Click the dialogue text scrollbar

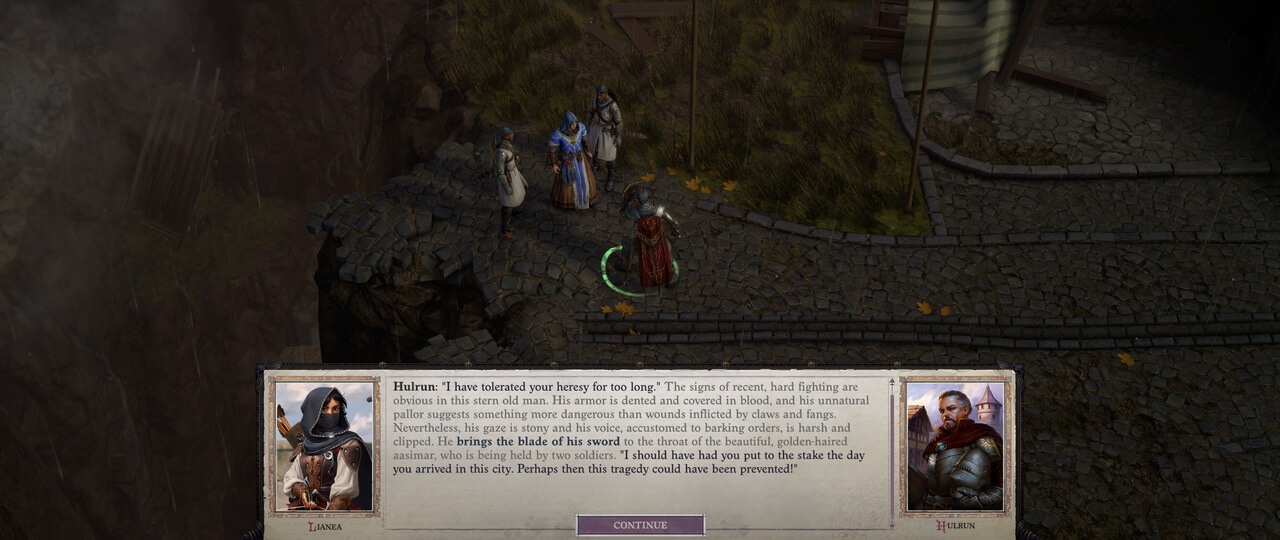pyautogui.click(x=891, y=450)
